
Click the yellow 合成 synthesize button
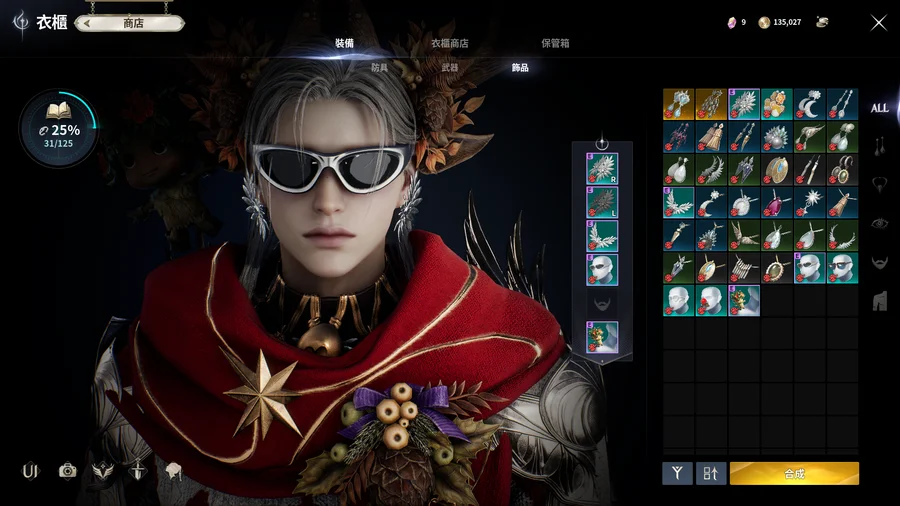794,473
